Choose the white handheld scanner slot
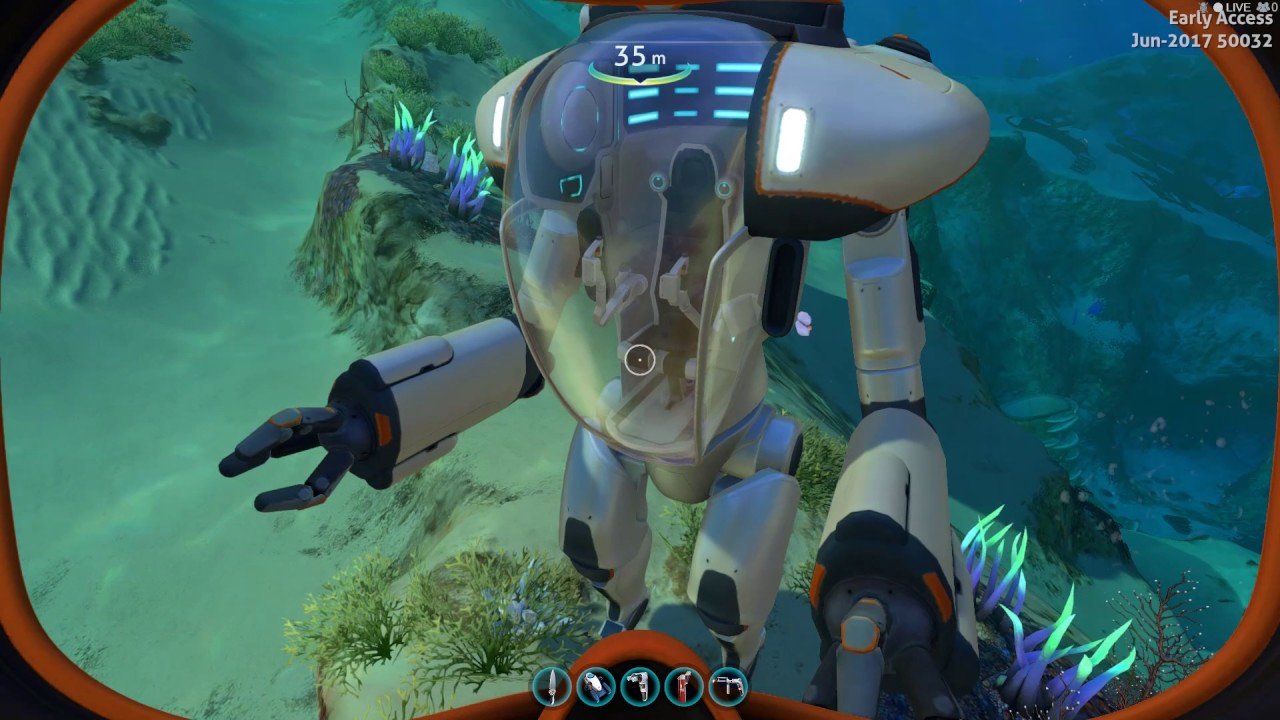The height and width of the screenshot is (720, 1280). 639,687
